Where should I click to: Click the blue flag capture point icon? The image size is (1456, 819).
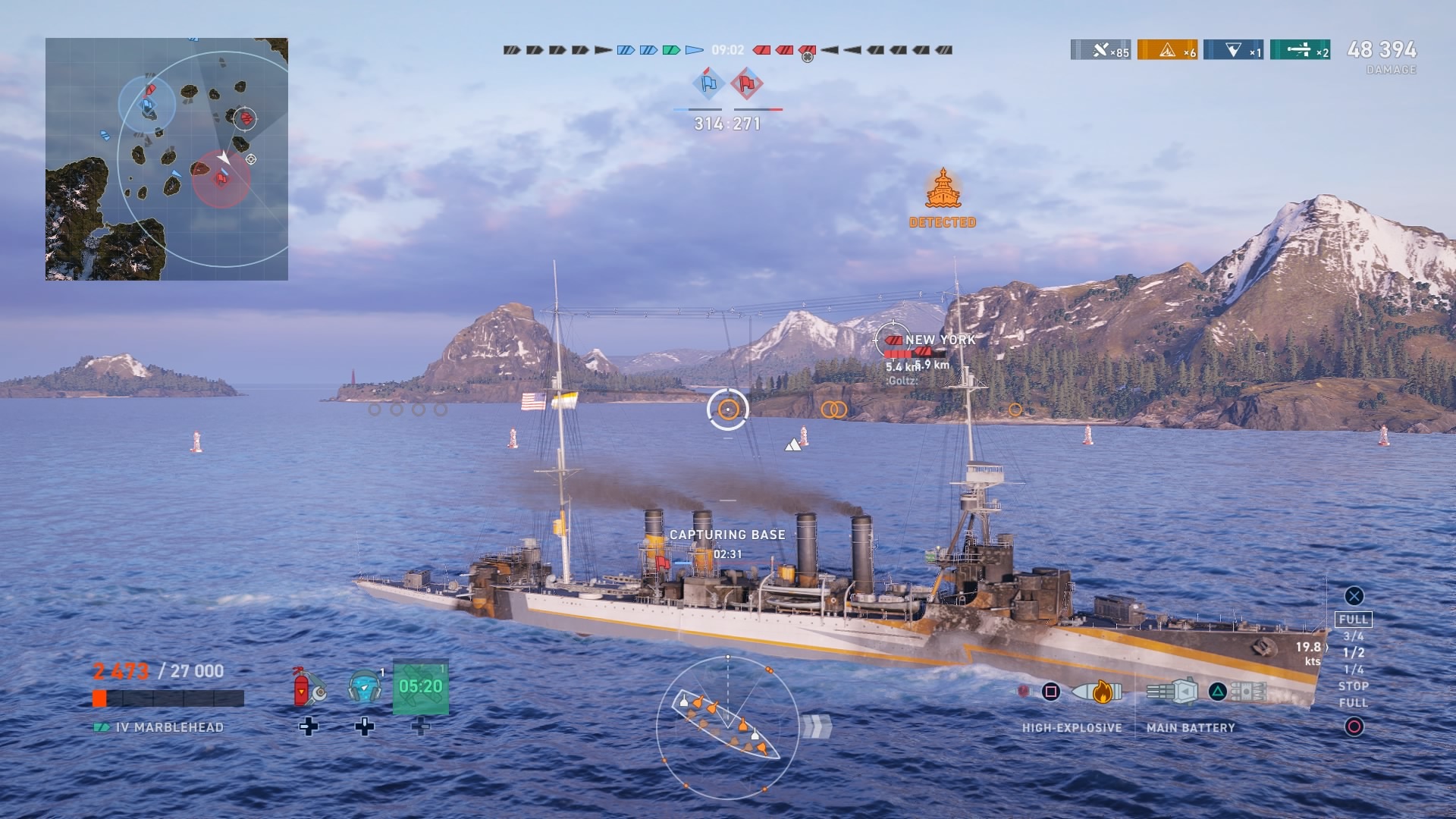coord(709,83)
